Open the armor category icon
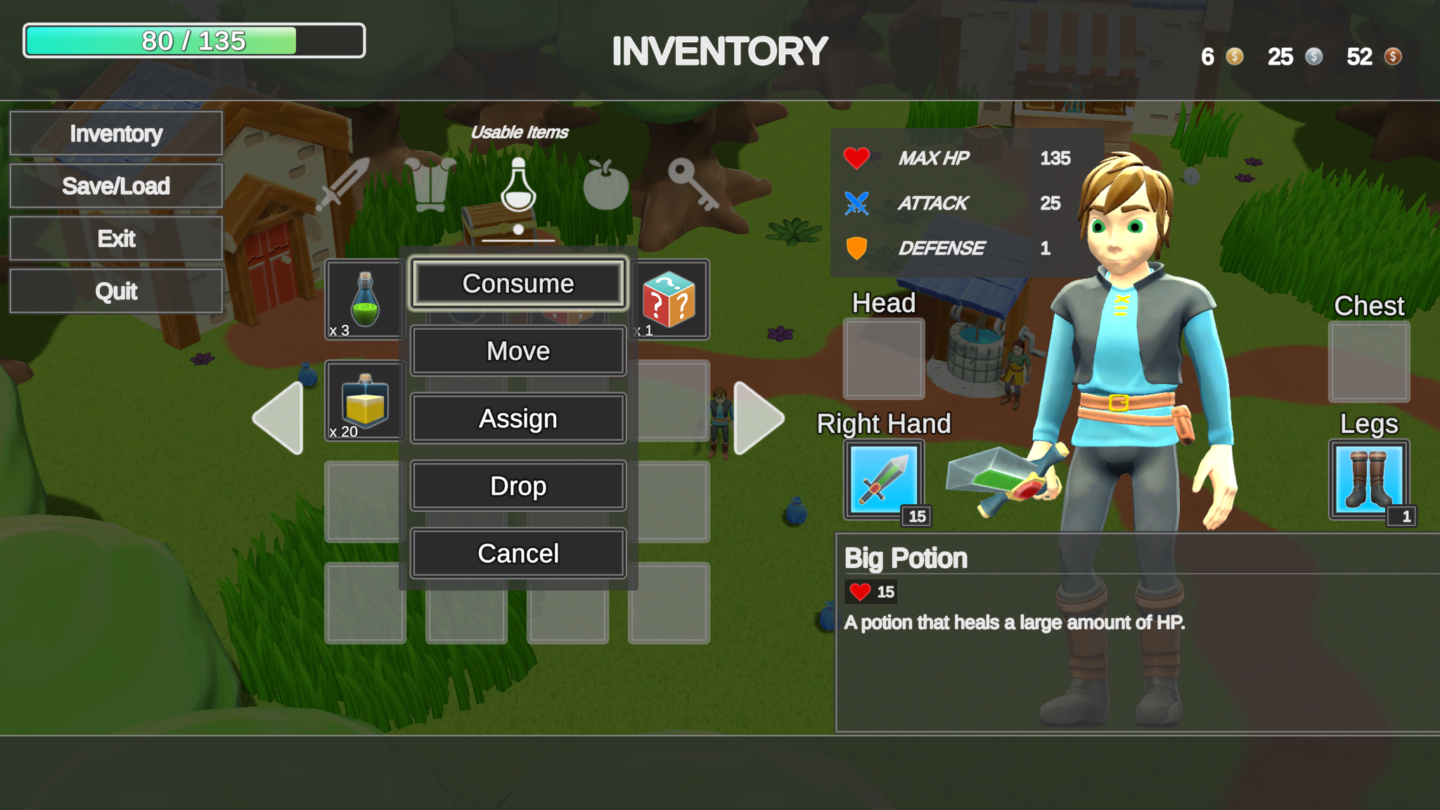 (x=431, y=183)
